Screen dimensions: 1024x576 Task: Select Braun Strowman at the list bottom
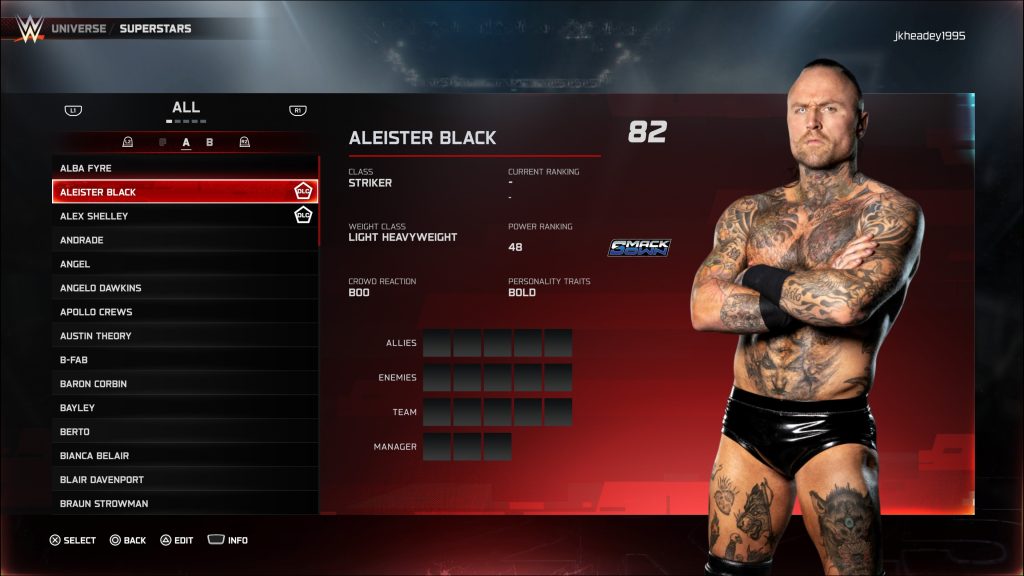click(185, 504)
